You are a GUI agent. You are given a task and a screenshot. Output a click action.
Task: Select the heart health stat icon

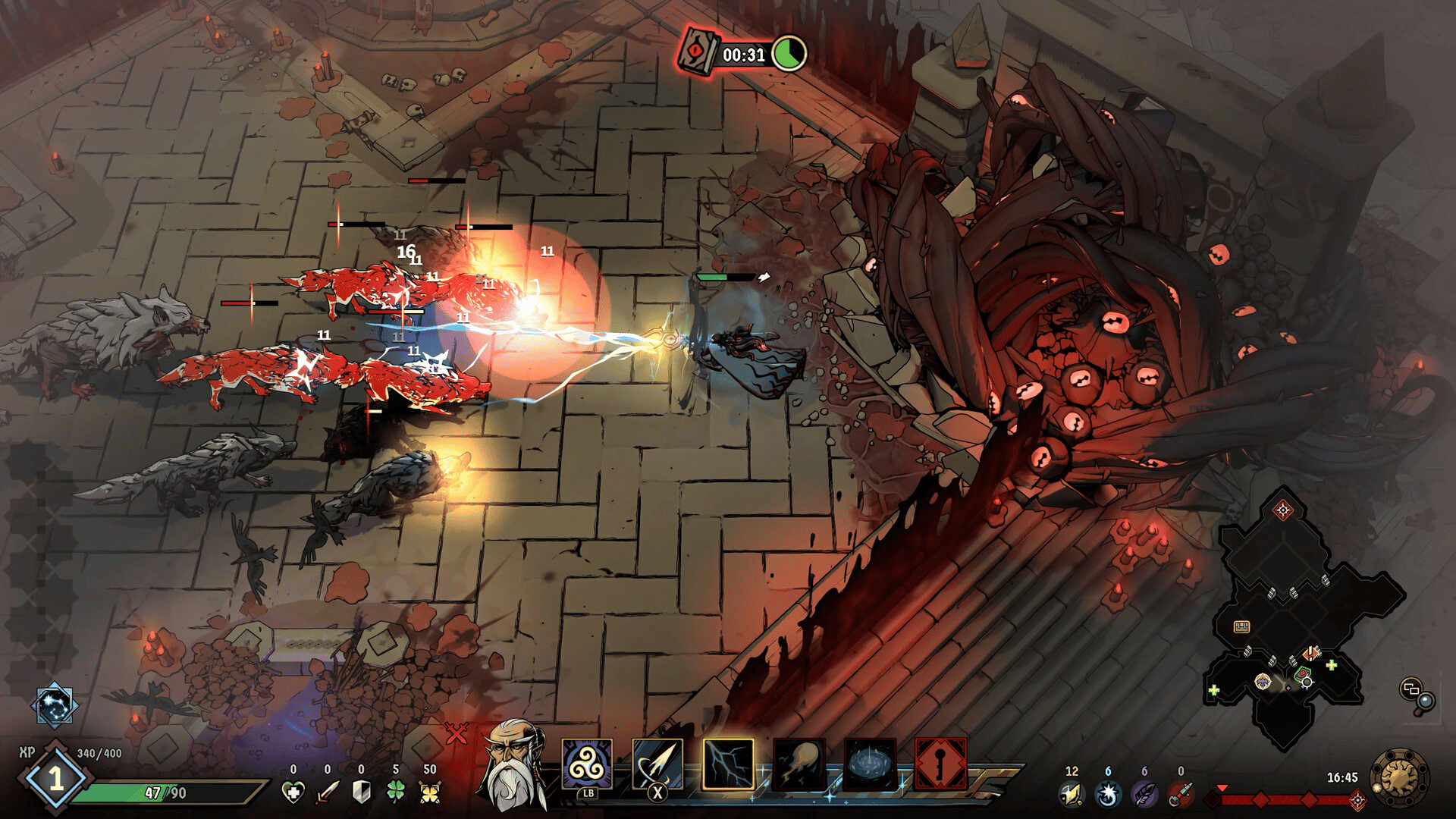(293, 792)
